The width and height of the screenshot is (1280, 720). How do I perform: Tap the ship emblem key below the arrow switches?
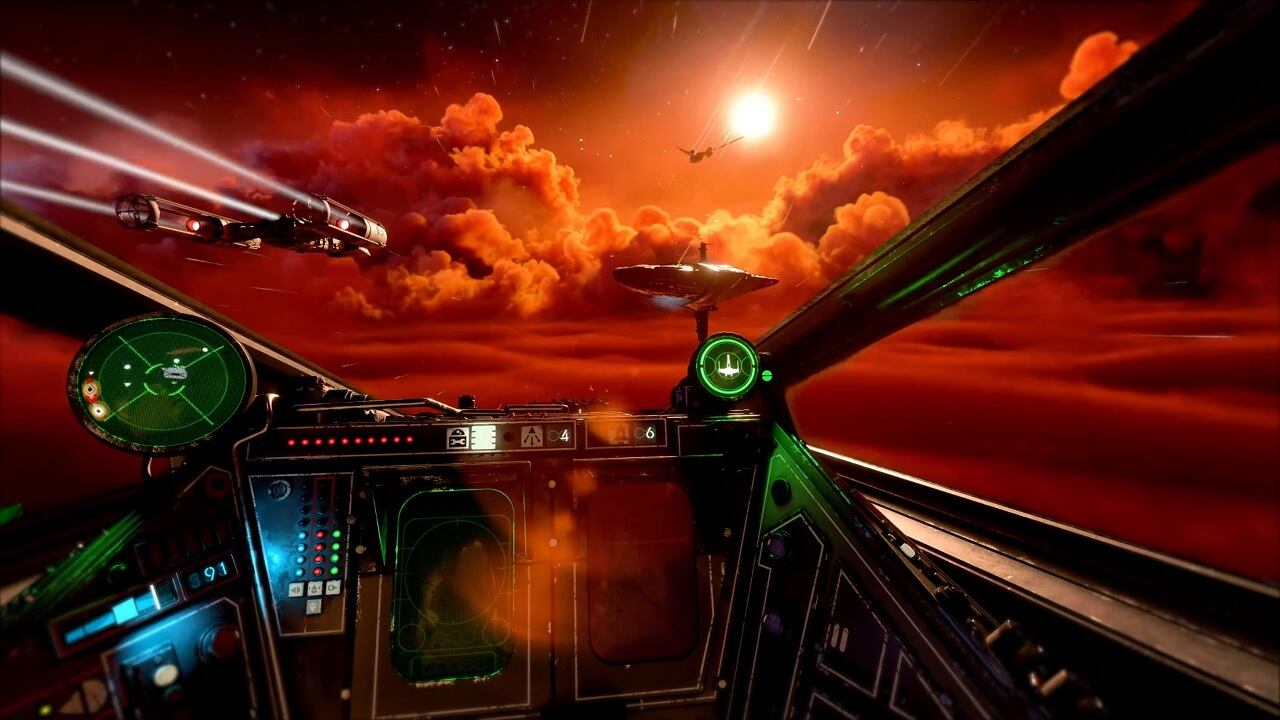pyautogui.click(x=313, y=605)
